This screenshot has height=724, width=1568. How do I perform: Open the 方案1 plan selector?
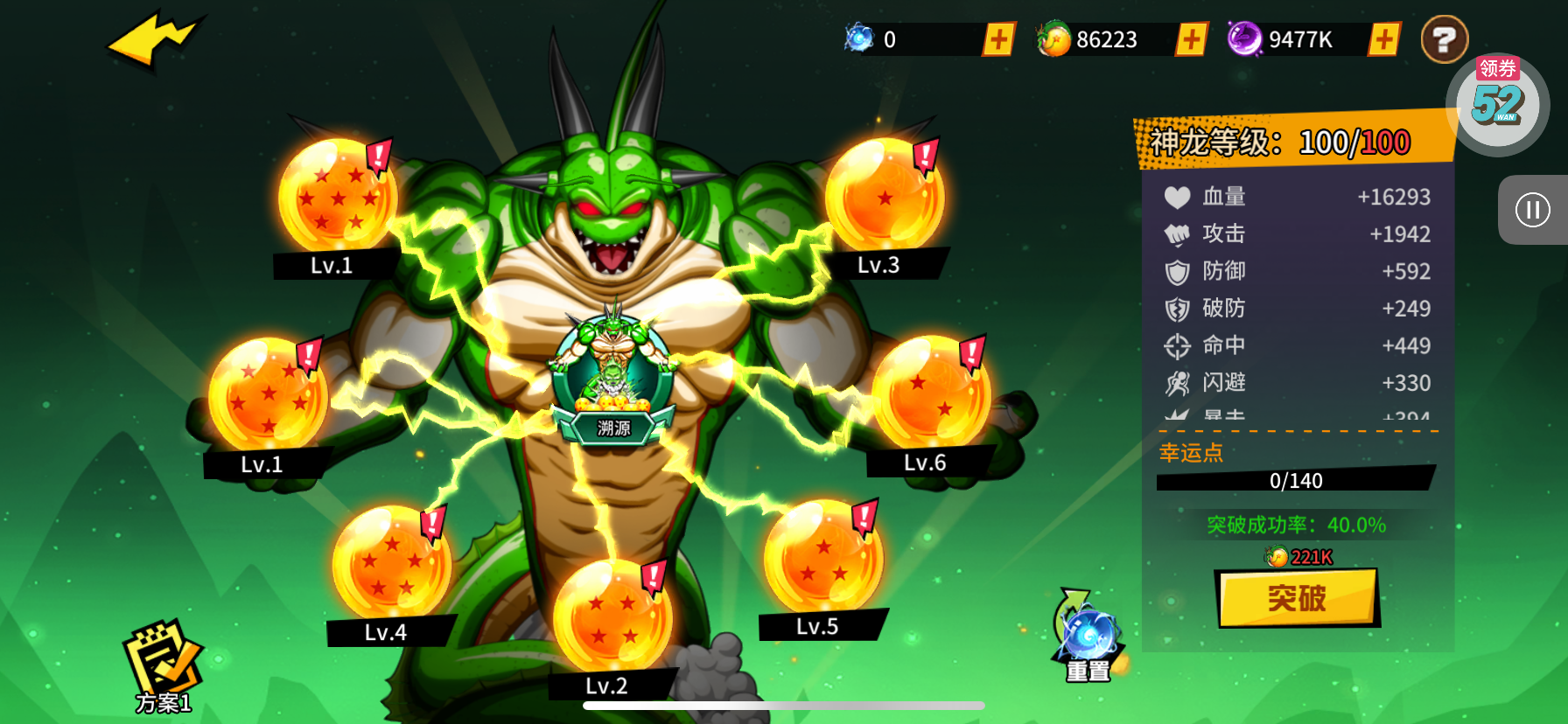[163, 666]
